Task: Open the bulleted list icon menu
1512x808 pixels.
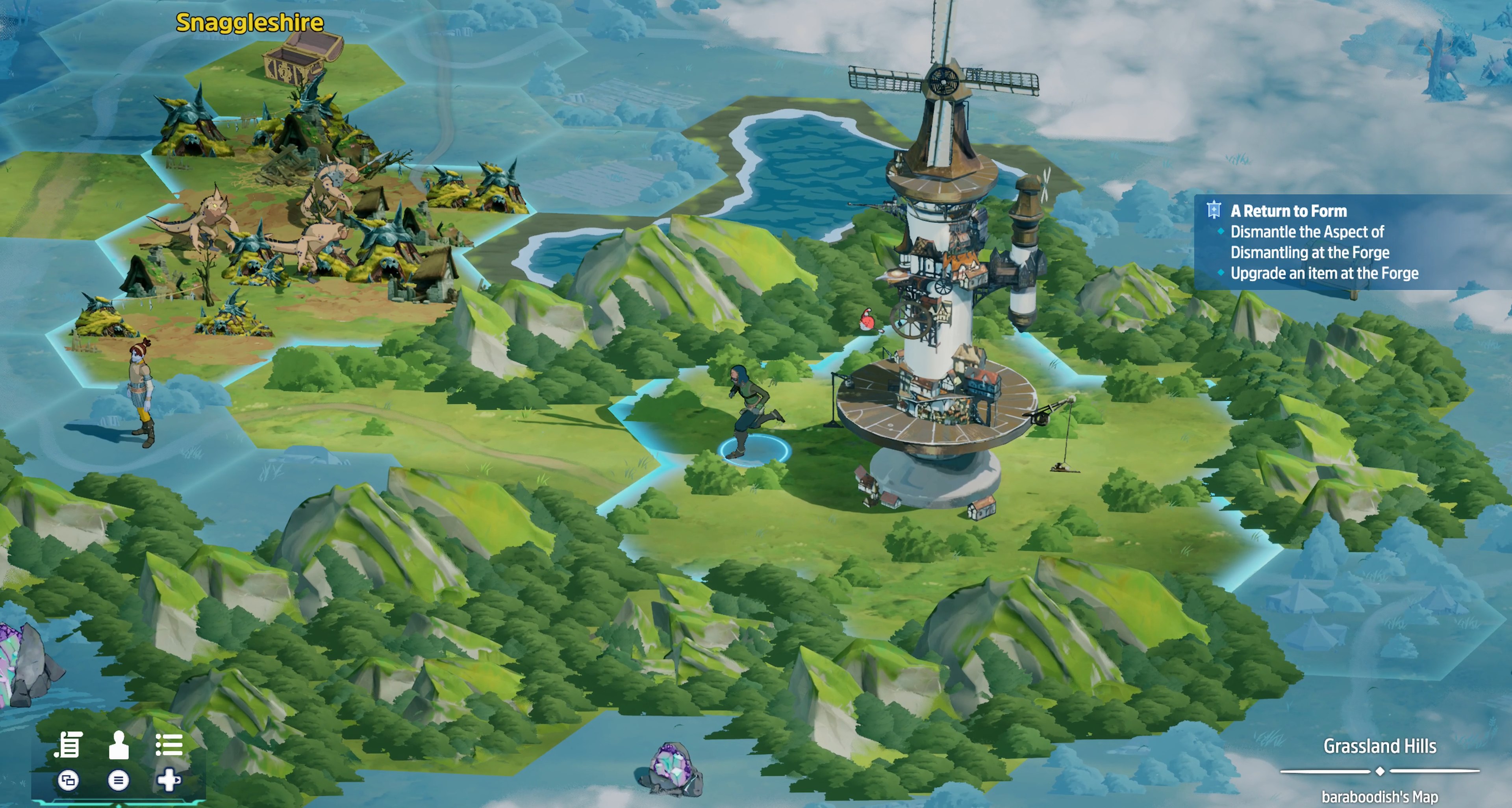Action: click(169, 745)
